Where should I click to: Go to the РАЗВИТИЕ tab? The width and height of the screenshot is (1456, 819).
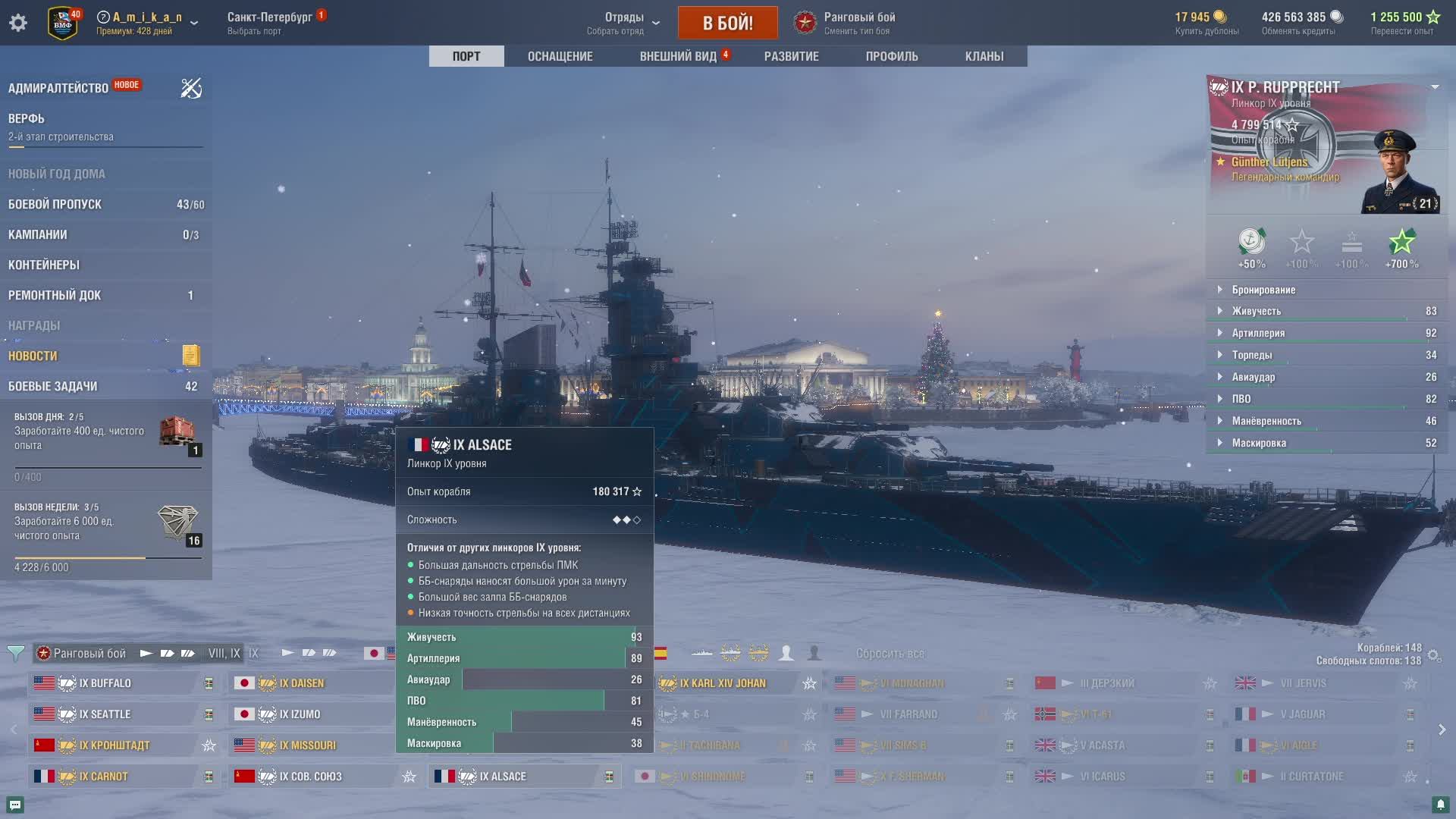(x=791, y=56)
